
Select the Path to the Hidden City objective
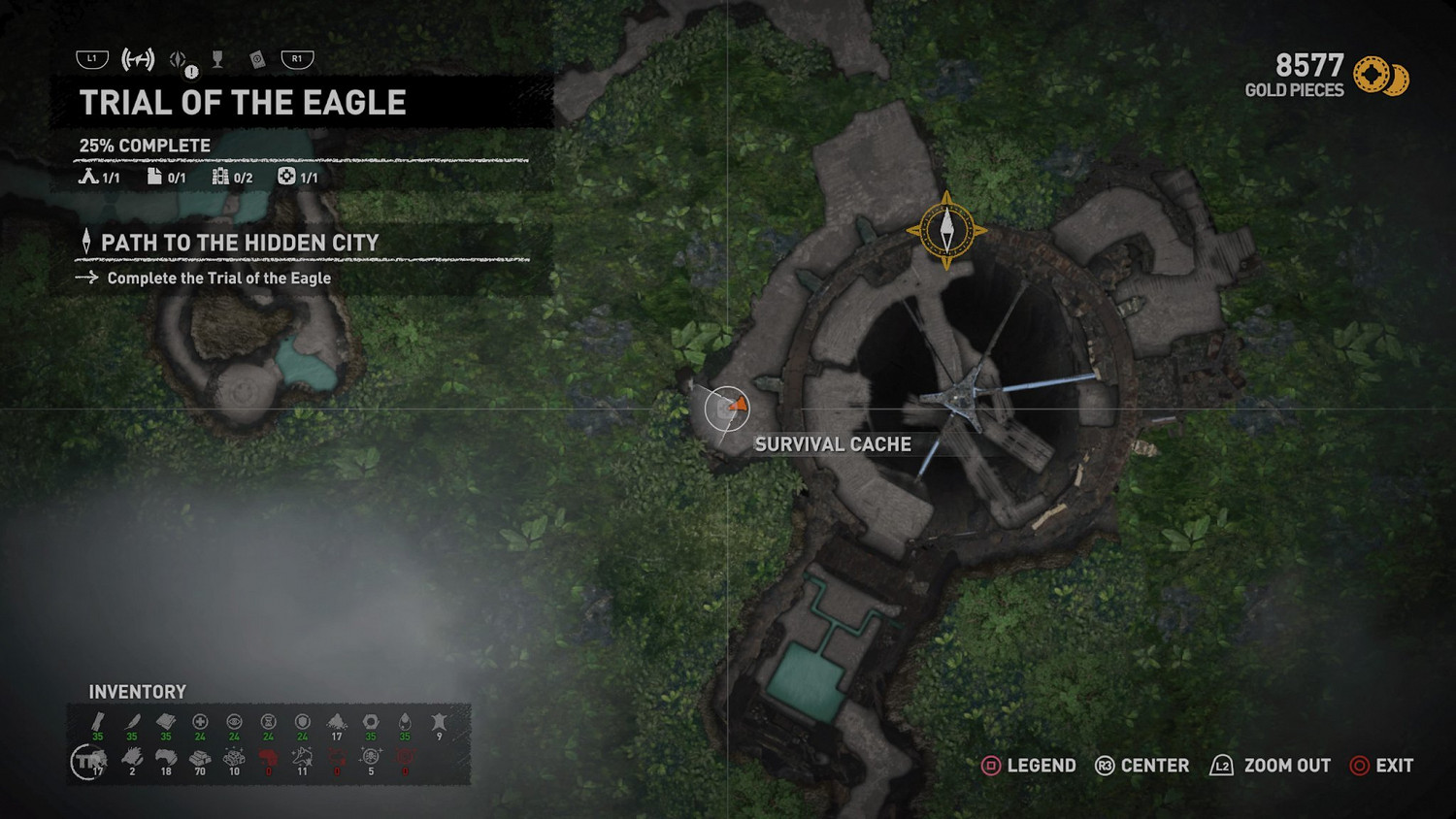coord(239,243)
